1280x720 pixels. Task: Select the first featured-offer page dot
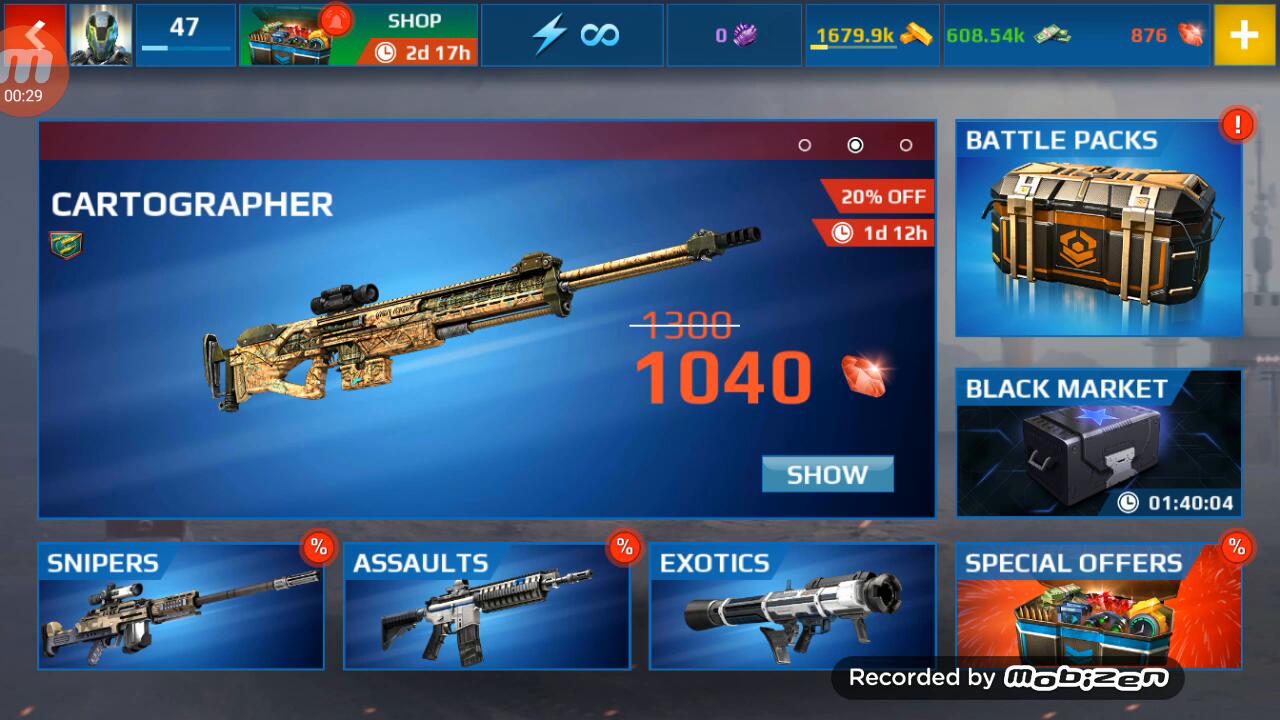pyautogui.click(x=804, y=145)
